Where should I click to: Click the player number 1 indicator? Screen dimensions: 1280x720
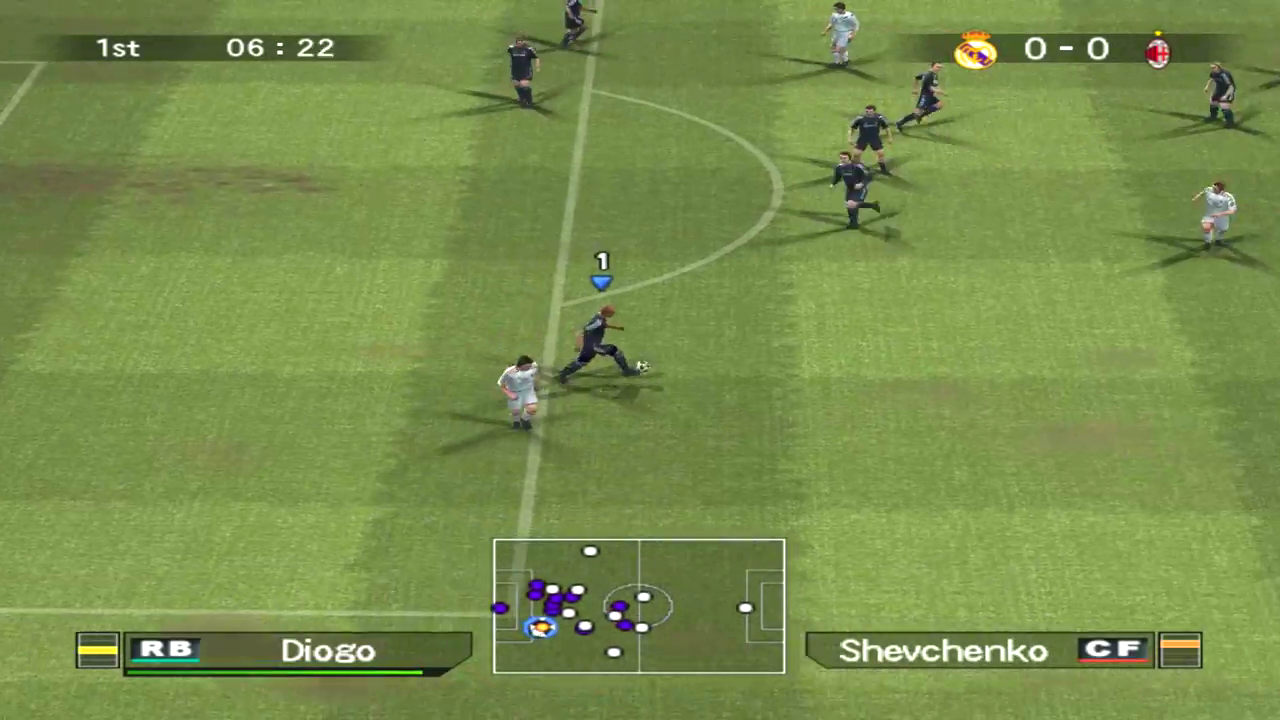(x=601, y=262)
